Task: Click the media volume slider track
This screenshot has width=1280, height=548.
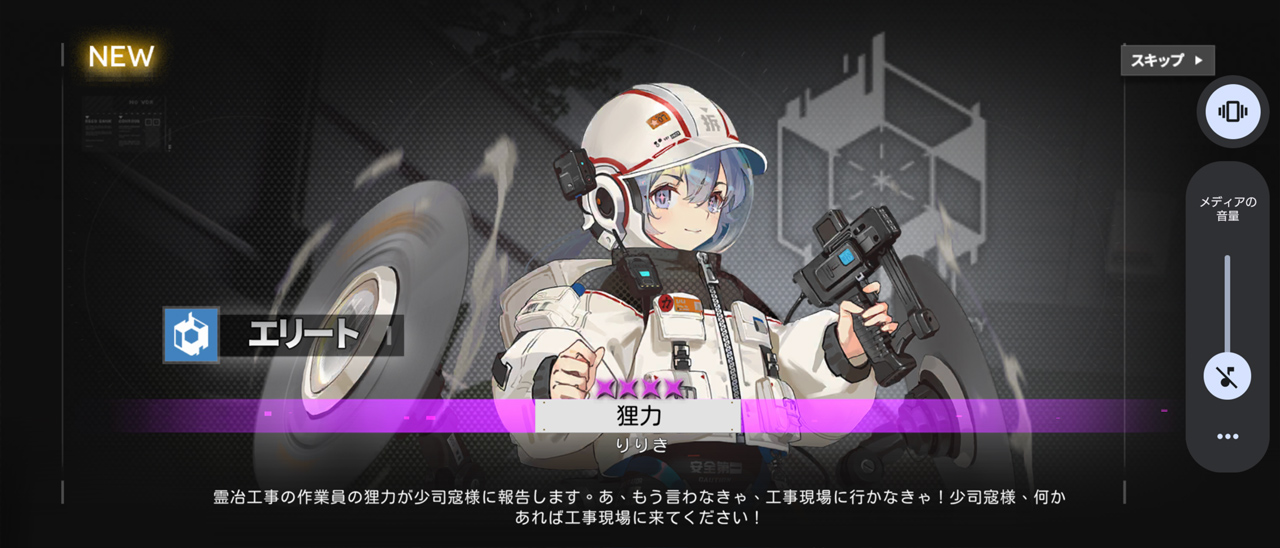Action: point(1227,300)
